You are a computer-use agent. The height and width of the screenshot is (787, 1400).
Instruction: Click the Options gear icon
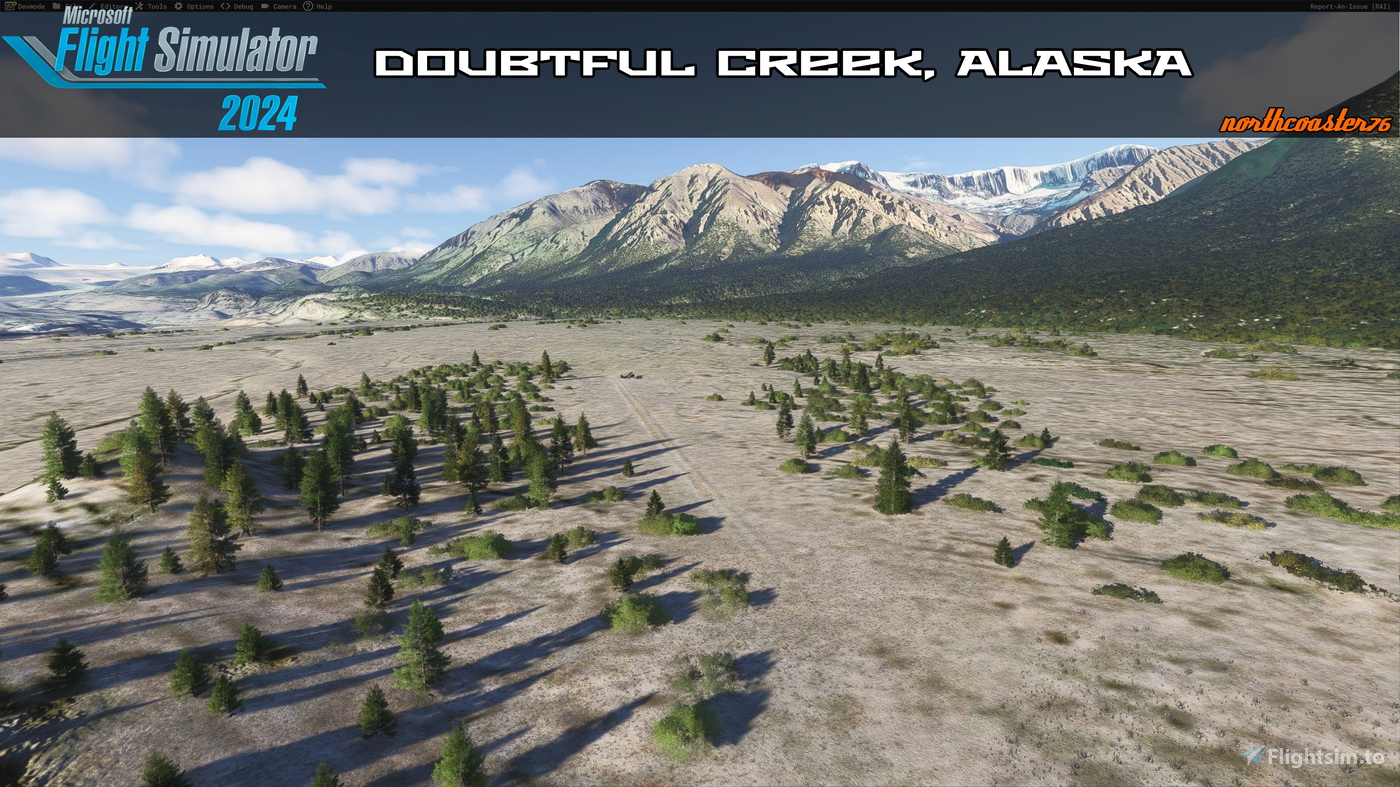178,5
